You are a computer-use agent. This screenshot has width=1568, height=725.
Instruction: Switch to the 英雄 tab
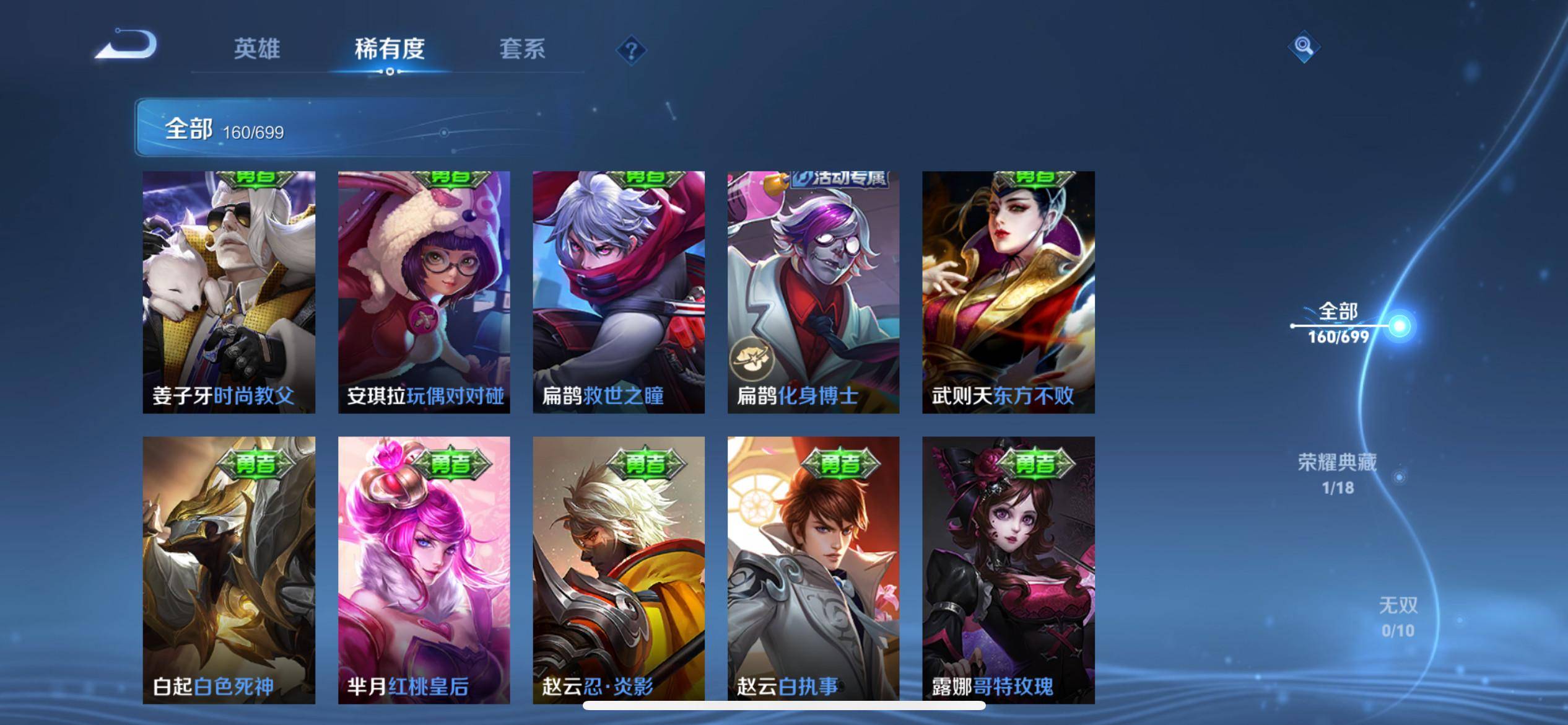(x=257, y=49)
